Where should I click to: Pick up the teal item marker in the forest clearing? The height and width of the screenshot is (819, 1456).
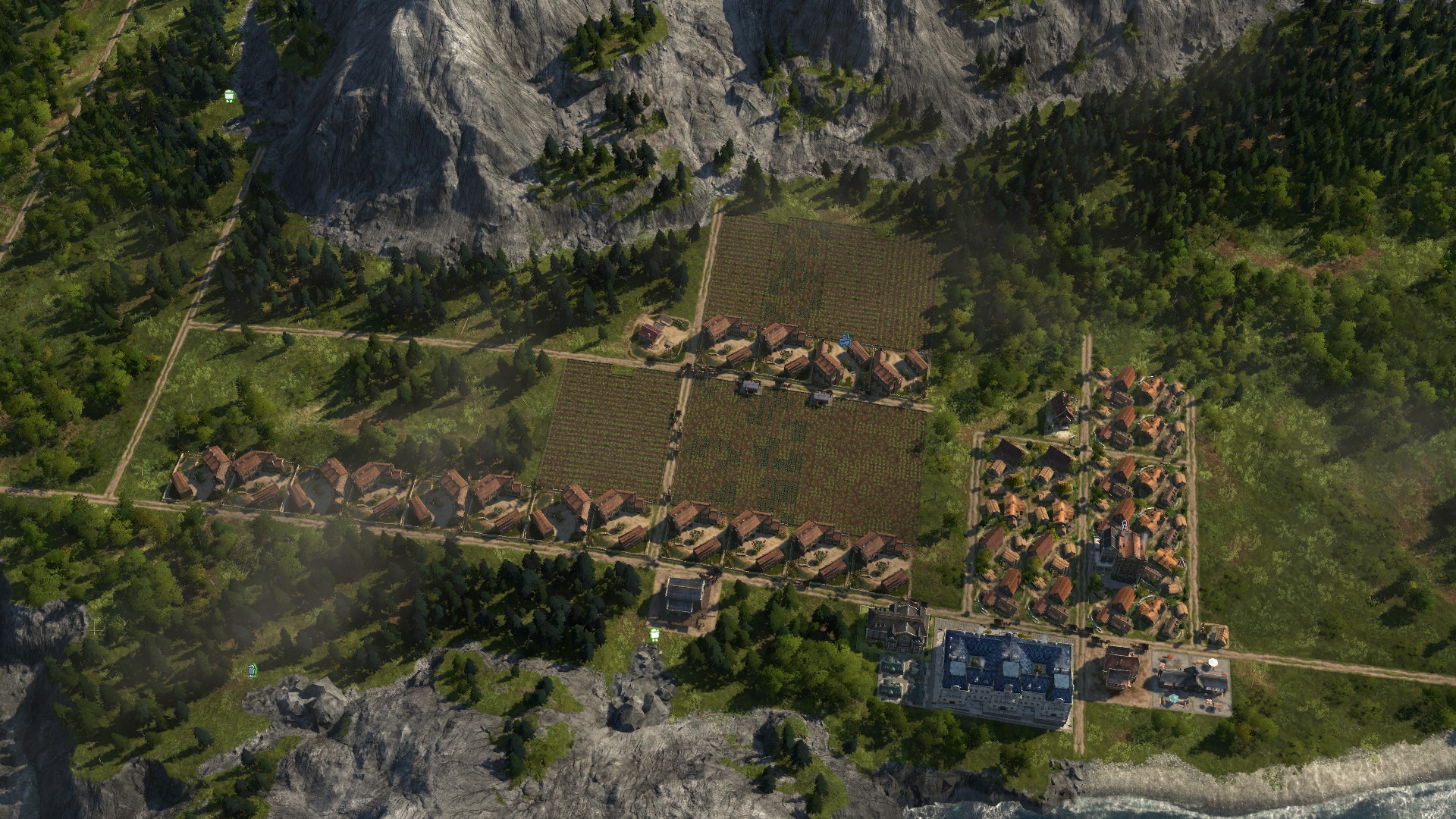coord(253,670)
